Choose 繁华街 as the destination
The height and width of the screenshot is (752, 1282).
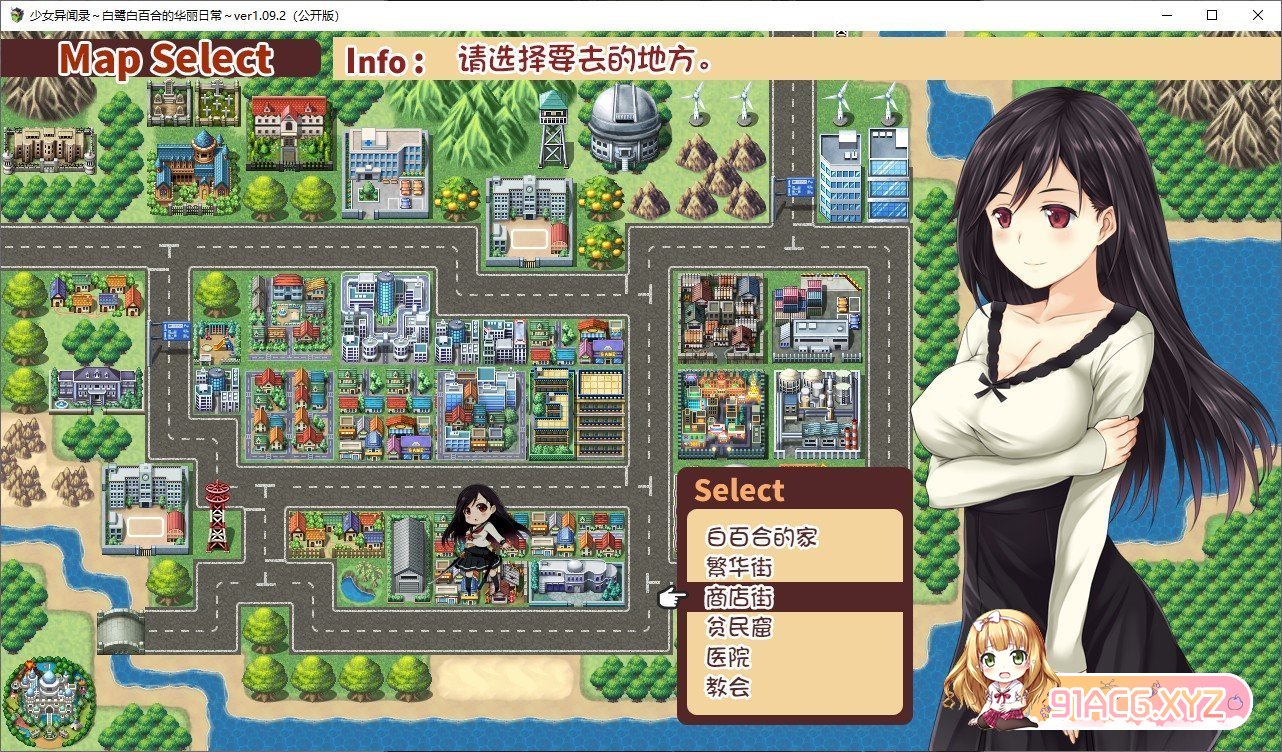click(x=739, y=567)
